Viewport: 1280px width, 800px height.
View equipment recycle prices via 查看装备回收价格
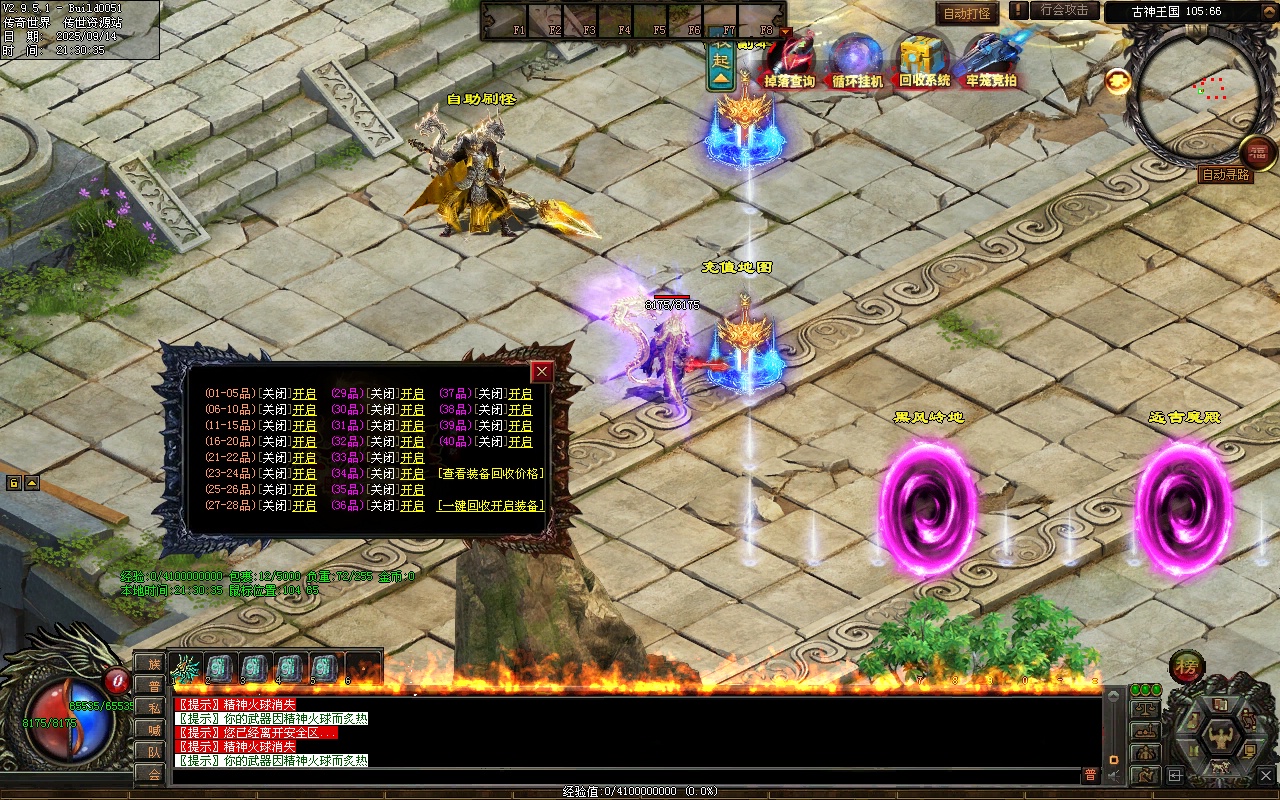pyautogui.click(x=491, y=474)
